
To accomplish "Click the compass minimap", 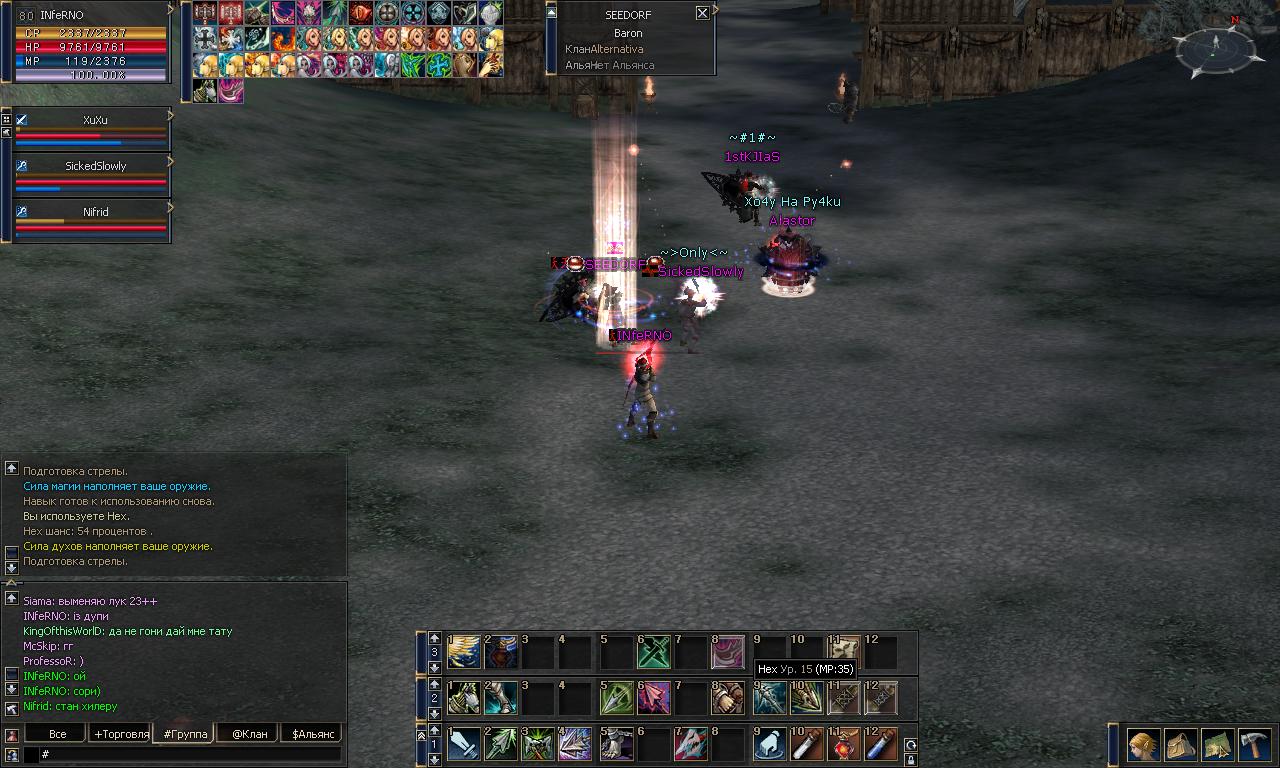I will click(1213, 45).
